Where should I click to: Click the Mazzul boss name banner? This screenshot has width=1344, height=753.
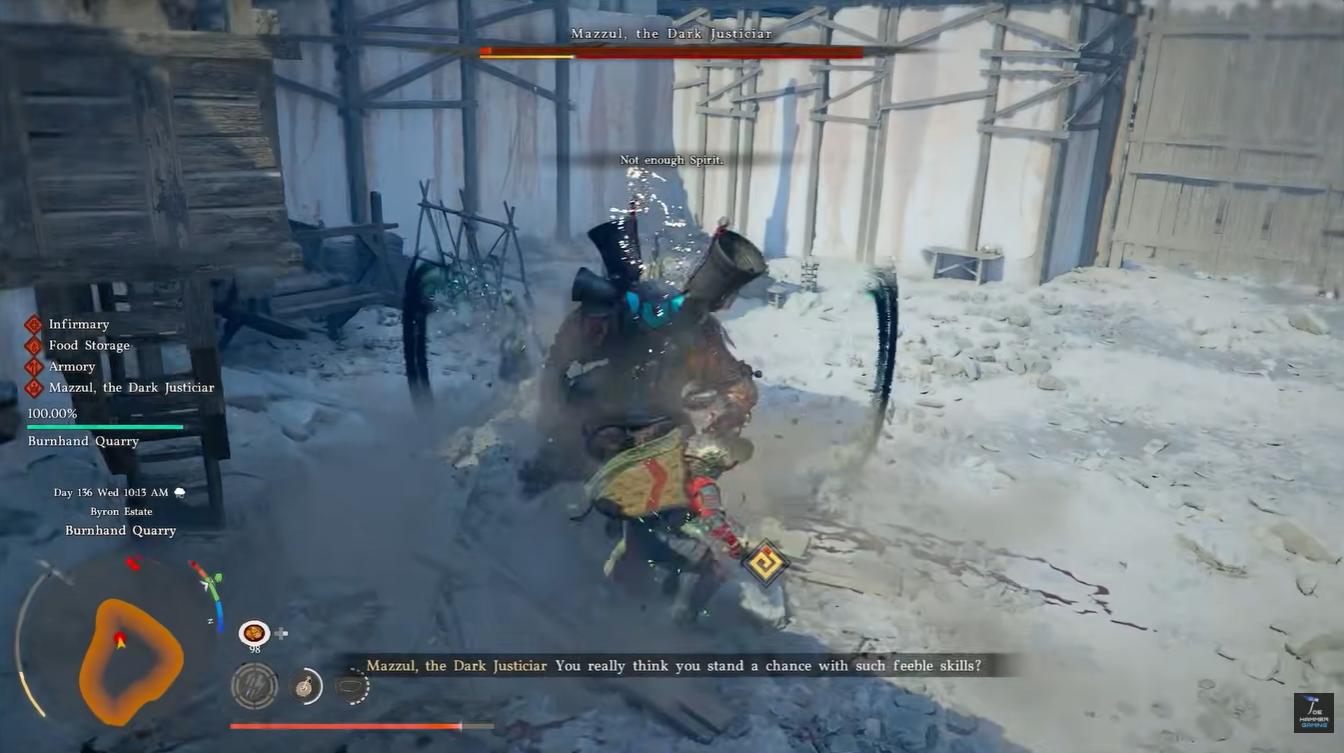(x=670, y=33)
